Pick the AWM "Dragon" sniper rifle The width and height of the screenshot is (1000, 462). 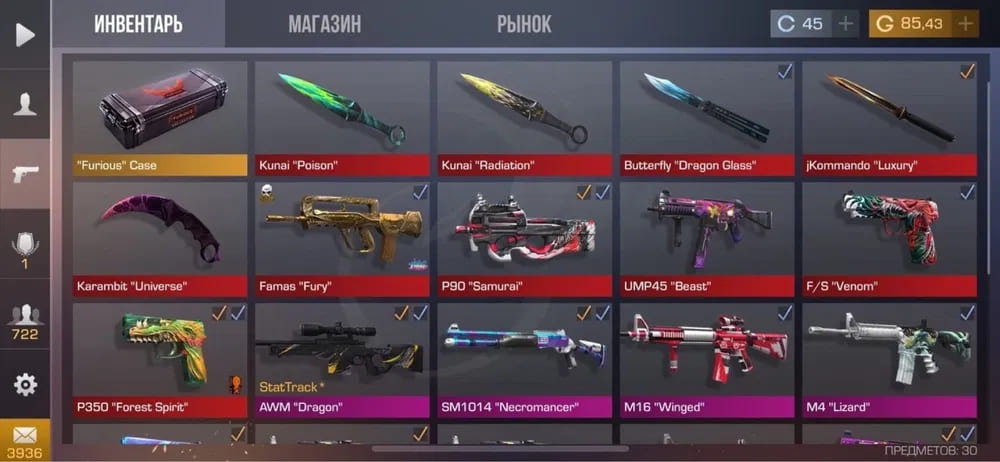coord(342,359)
